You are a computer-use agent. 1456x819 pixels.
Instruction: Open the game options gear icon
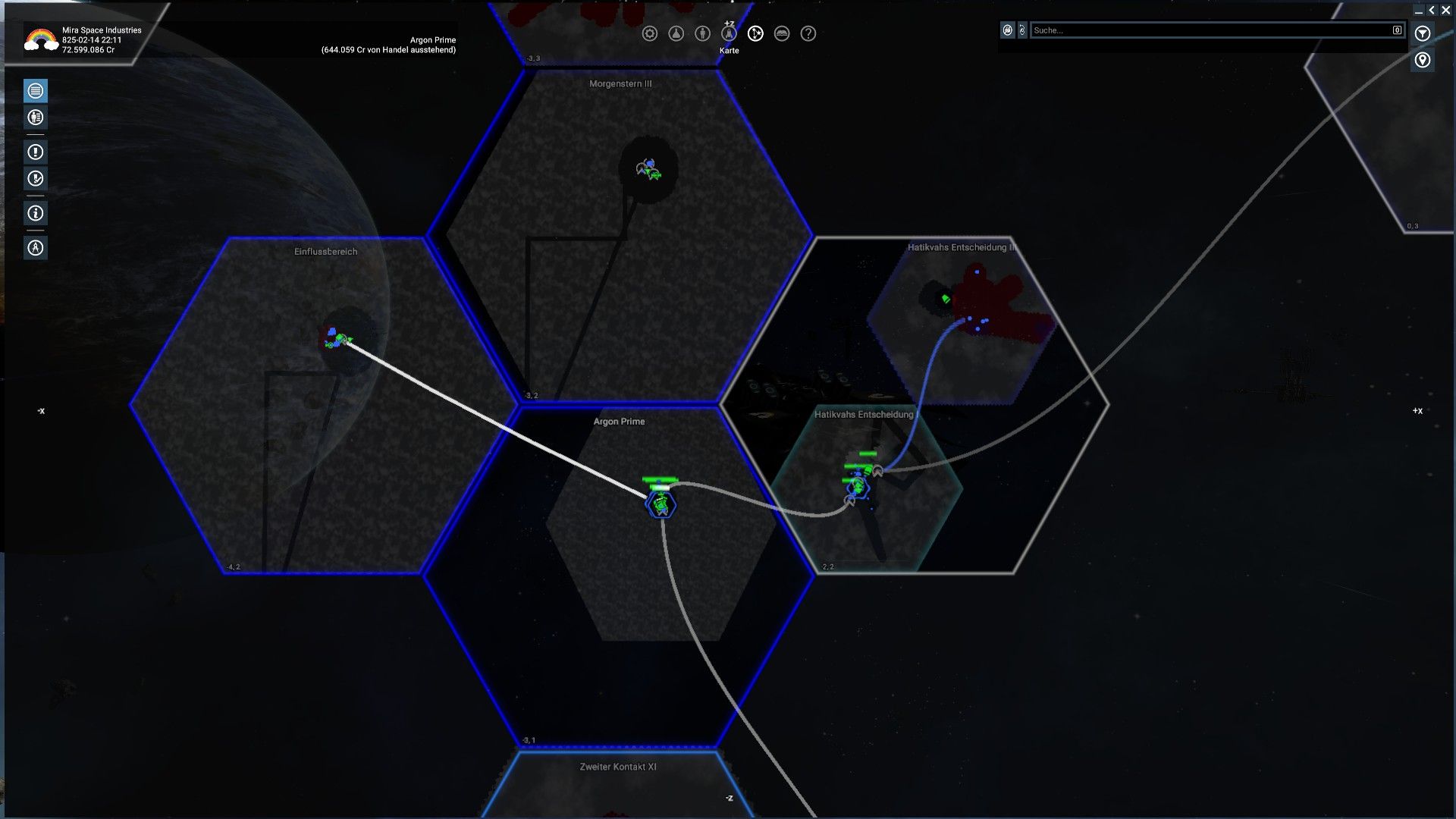coord(650,34)
